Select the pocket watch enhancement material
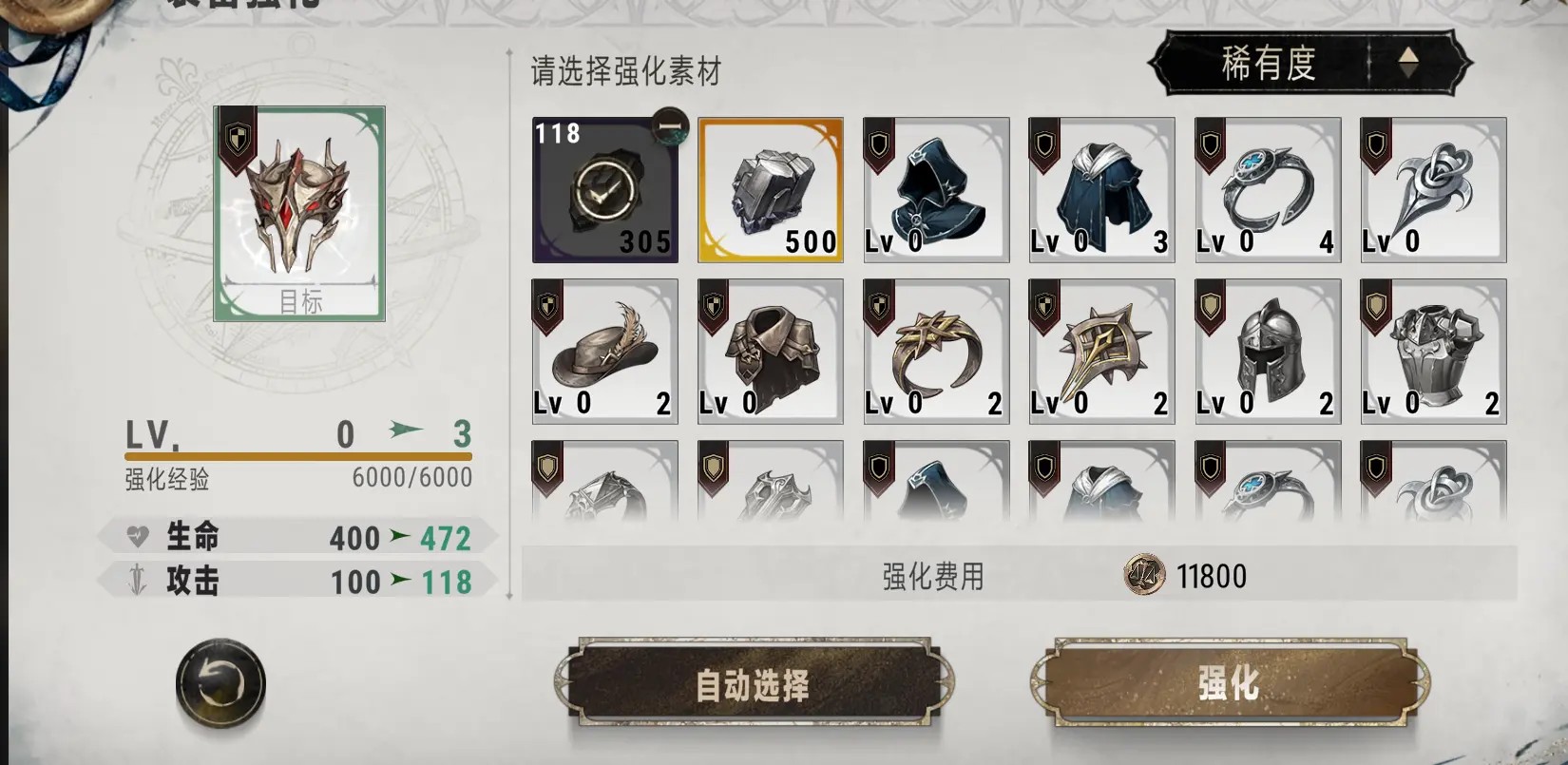 [604, 189]
